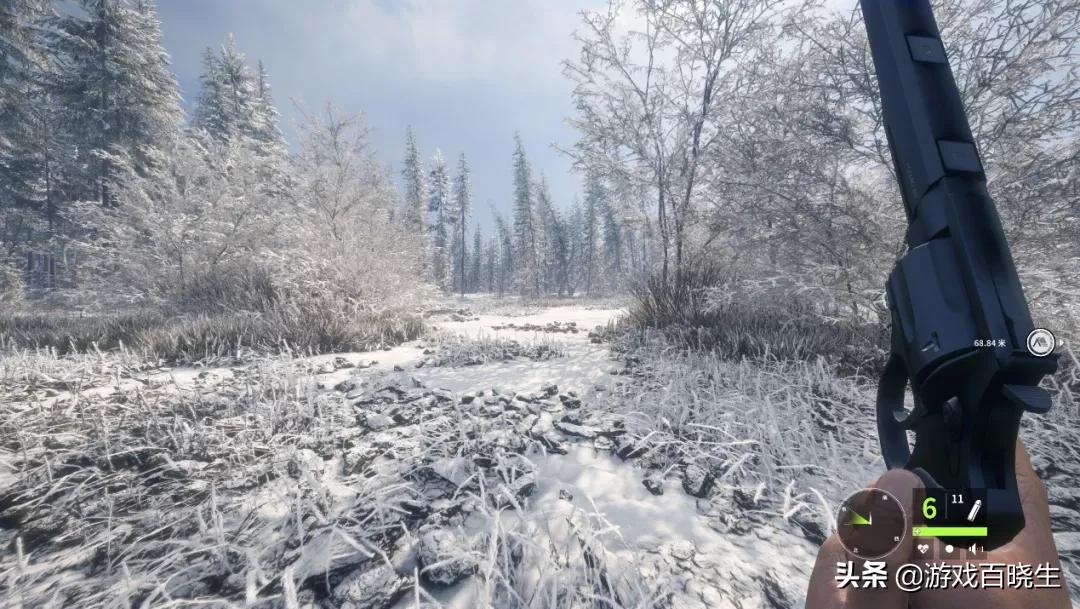The width and height of the screenshot is (1080, 609).
Task: Click the tent waypoint marker
Action: [1040, 342]
